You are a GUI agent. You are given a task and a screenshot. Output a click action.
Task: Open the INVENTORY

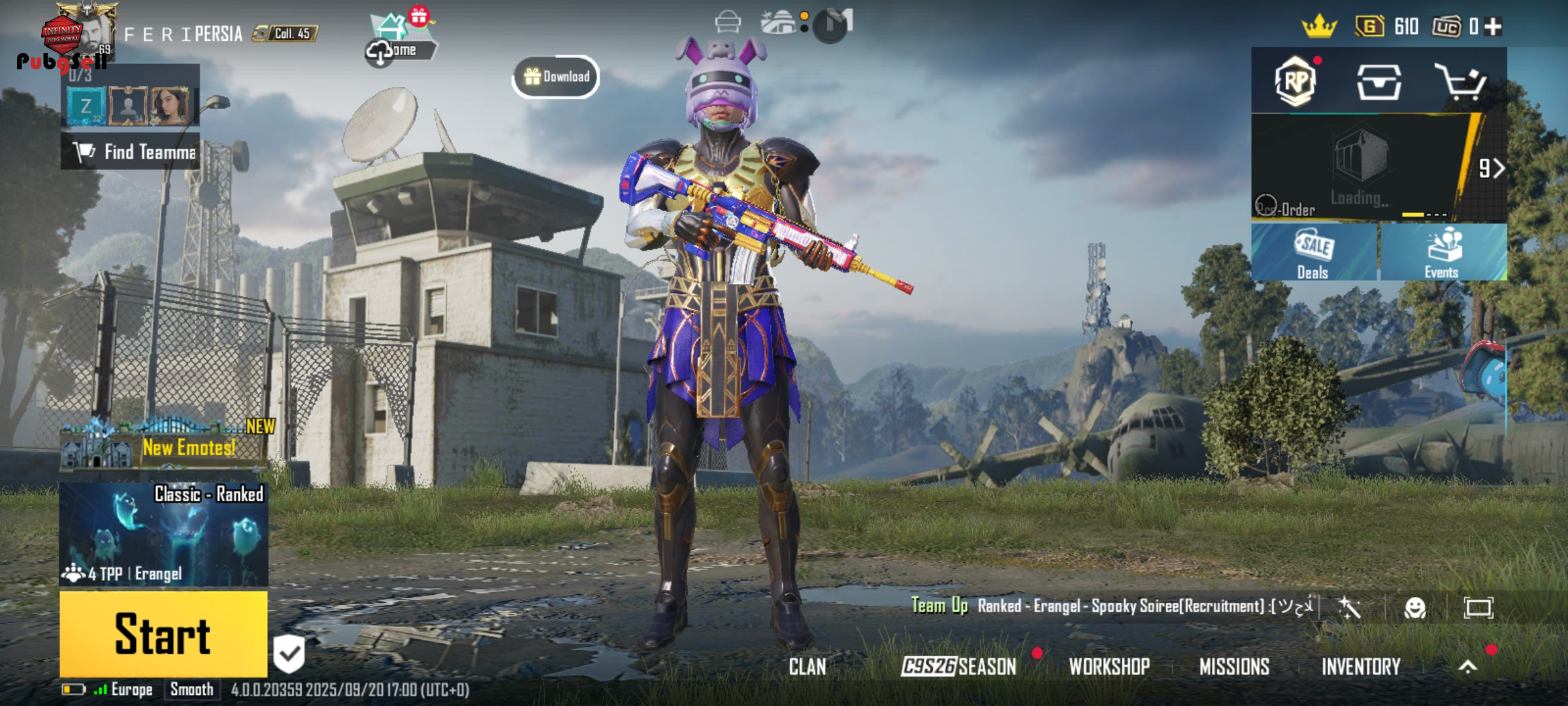pos(1361,666)
